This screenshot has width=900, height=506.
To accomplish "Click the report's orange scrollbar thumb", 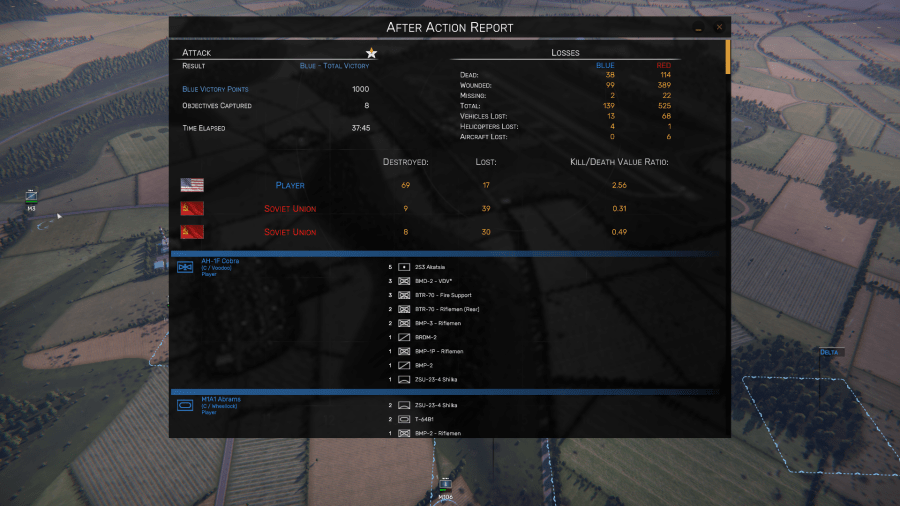I will (728, 56).
